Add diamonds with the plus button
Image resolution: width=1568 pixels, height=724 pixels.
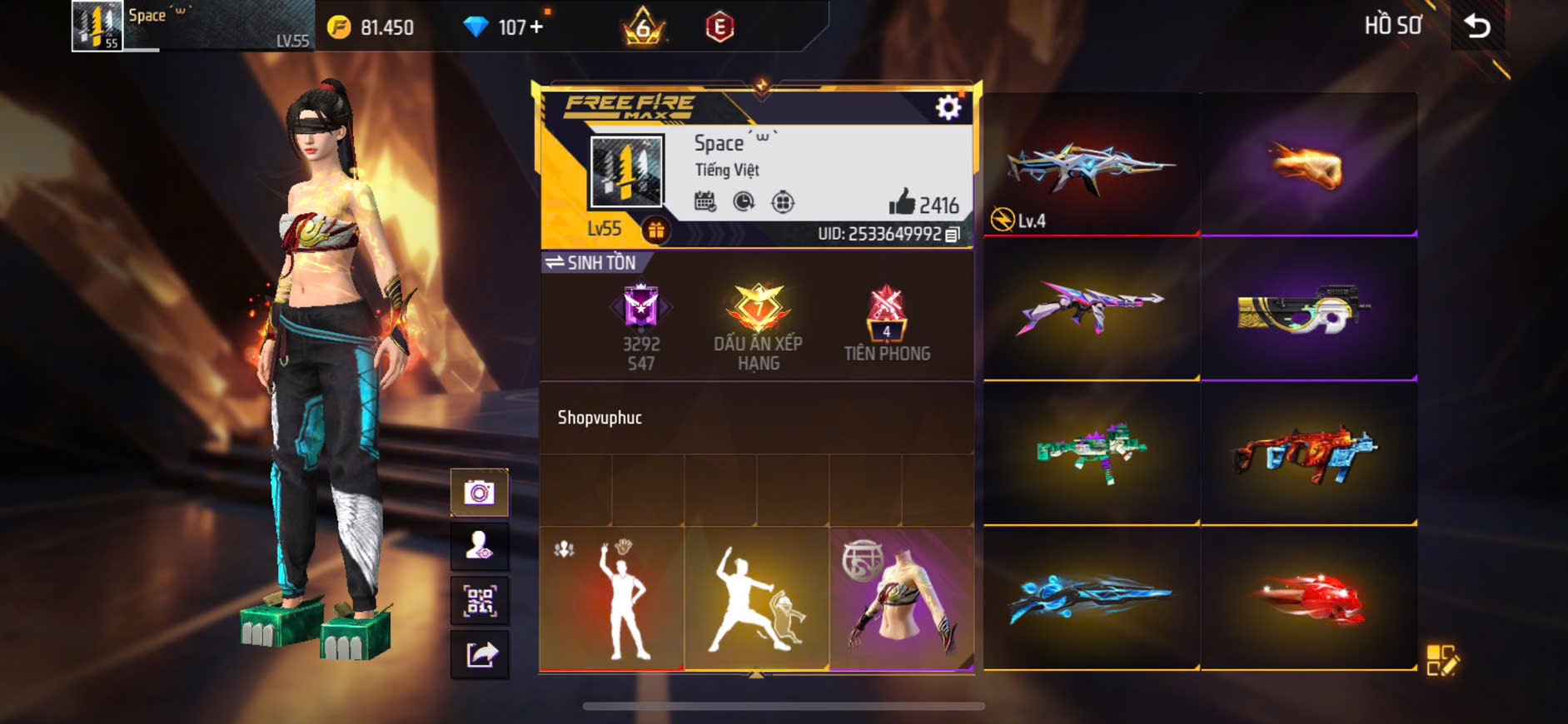536,27
